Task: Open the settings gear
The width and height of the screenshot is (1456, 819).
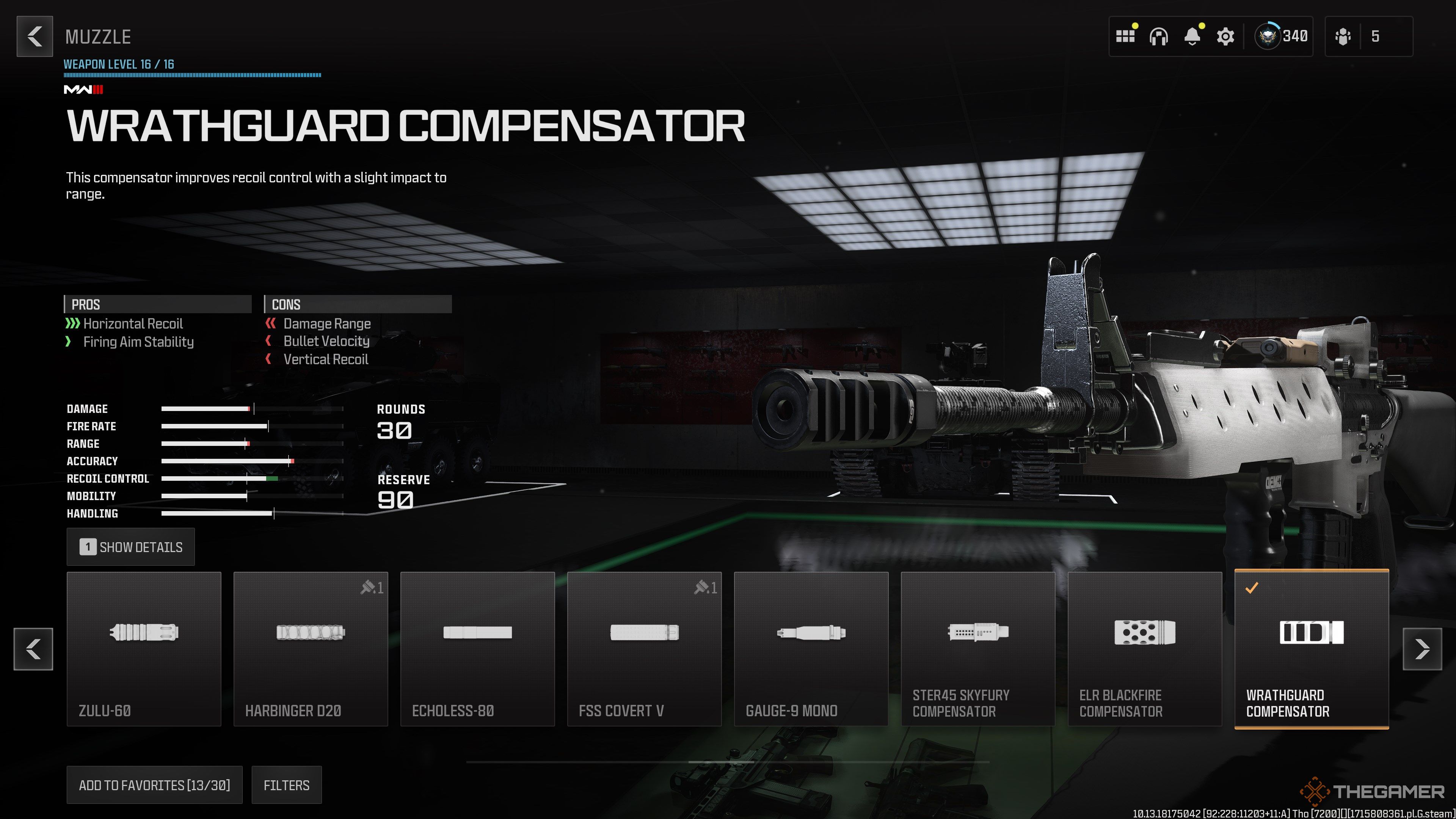Action: pyautogui.click(x=1225, y=37)
